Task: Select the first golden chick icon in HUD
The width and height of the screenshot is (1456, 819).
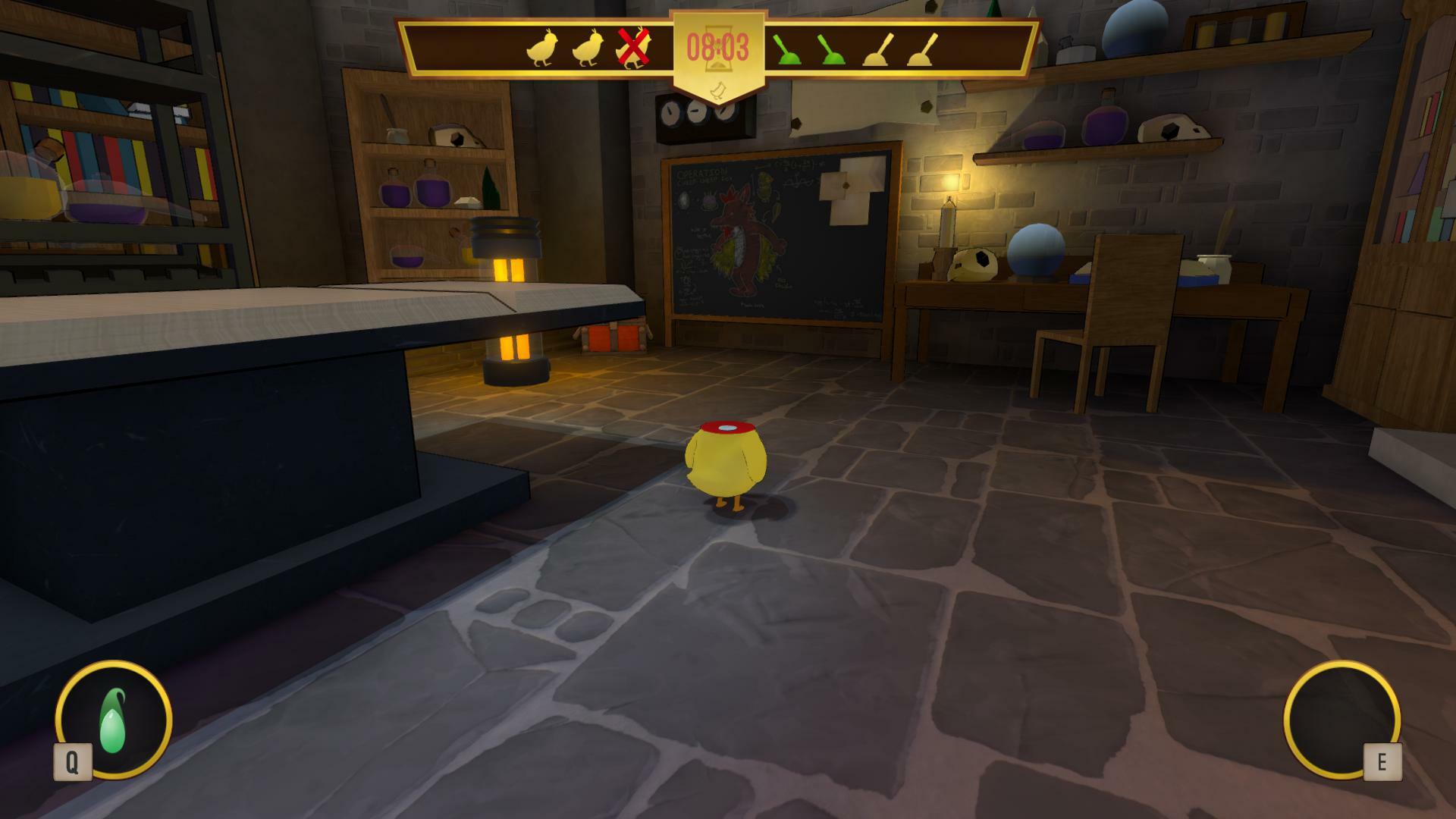Action: [542, 48]
